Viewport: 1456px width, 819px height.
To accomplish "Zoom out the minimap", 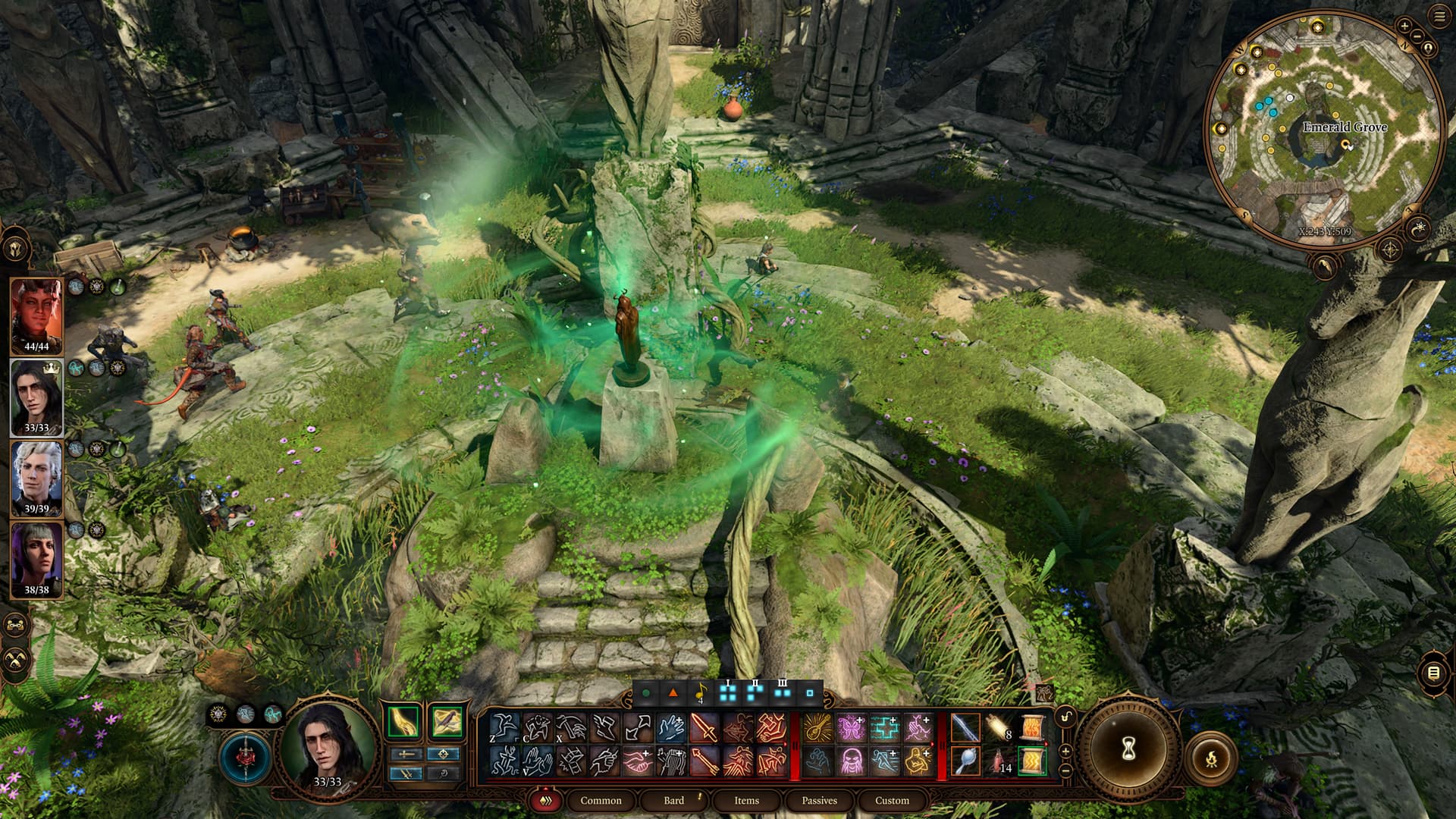I will (1418, 36).
